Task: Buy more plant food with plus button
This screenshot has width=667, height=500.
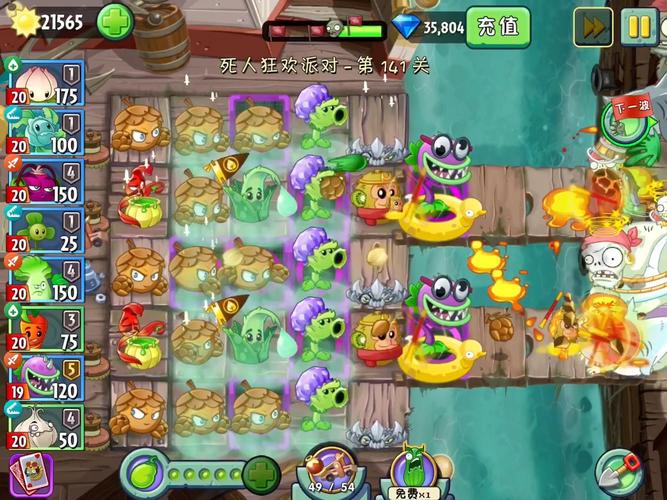Action: 260,471
